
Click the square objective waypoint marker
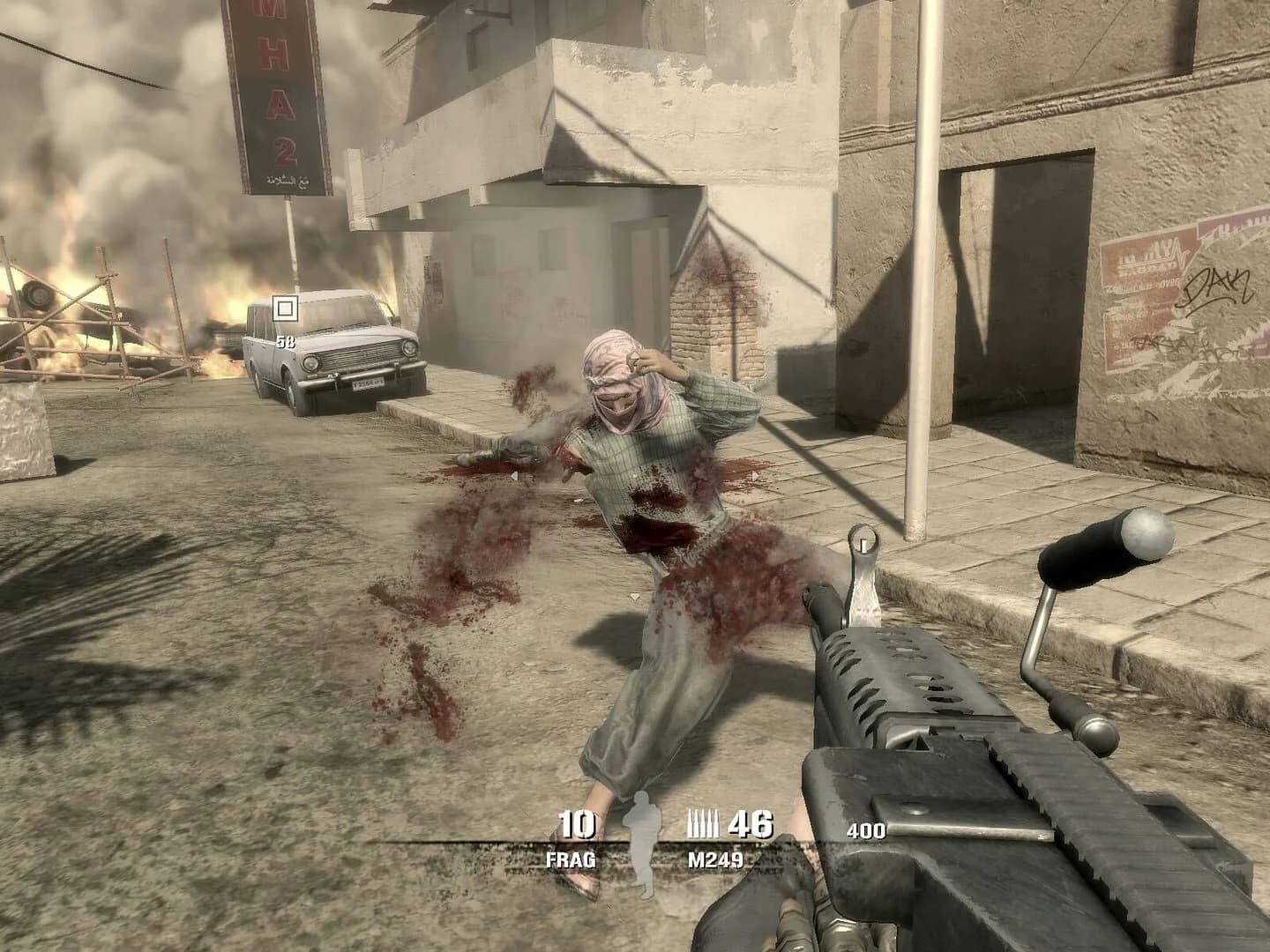(287, 309)
